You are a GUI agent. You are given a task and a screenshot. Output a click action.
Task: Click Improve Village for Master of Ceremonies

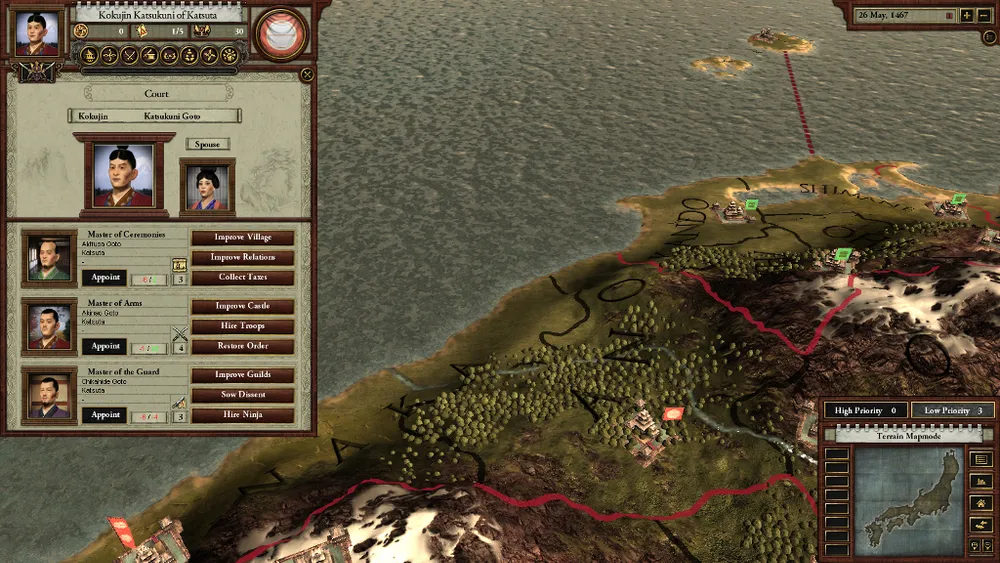tap(242, 238)
